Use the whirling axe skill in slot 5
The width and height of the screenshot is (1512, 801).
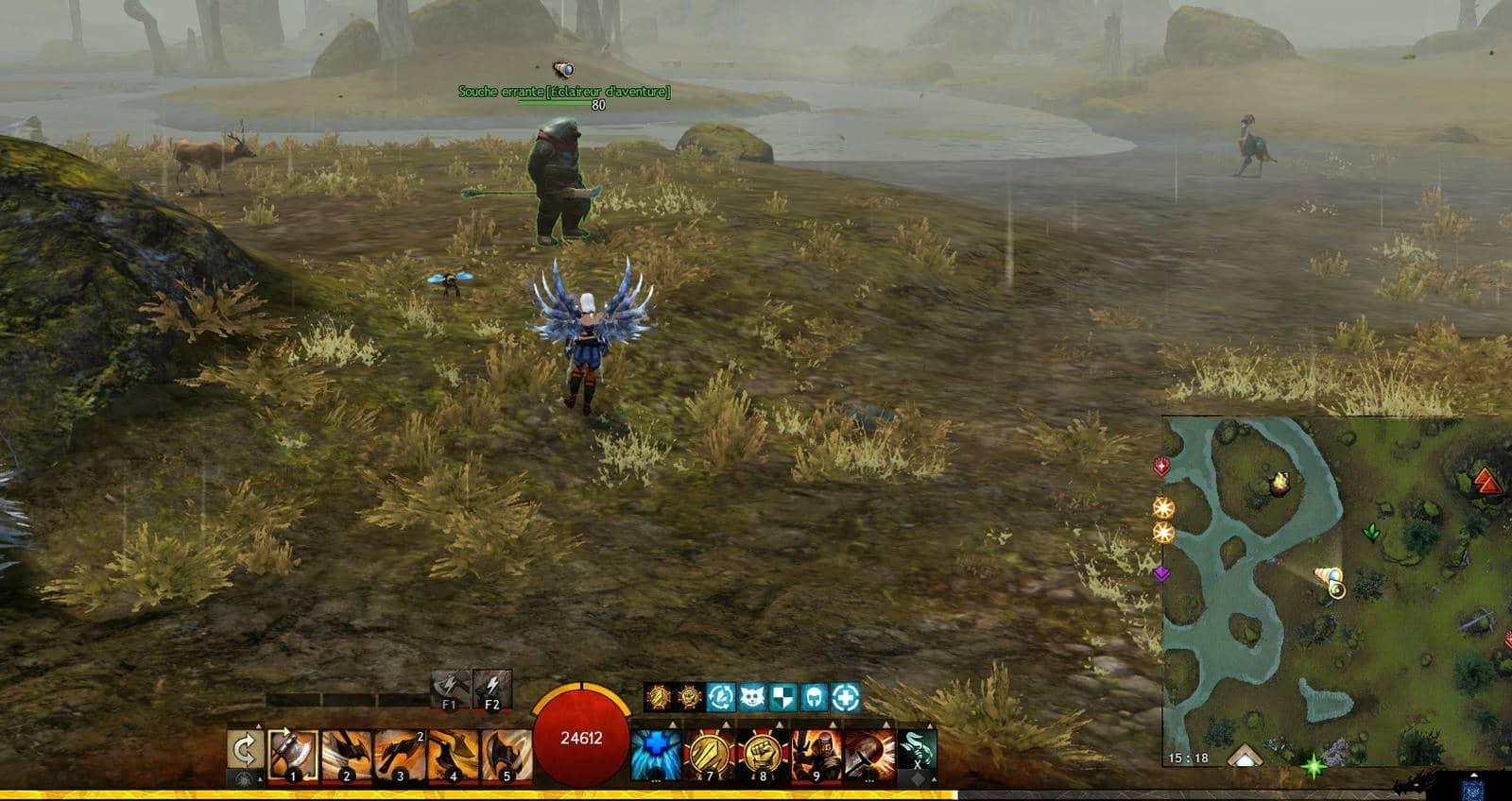507,755
